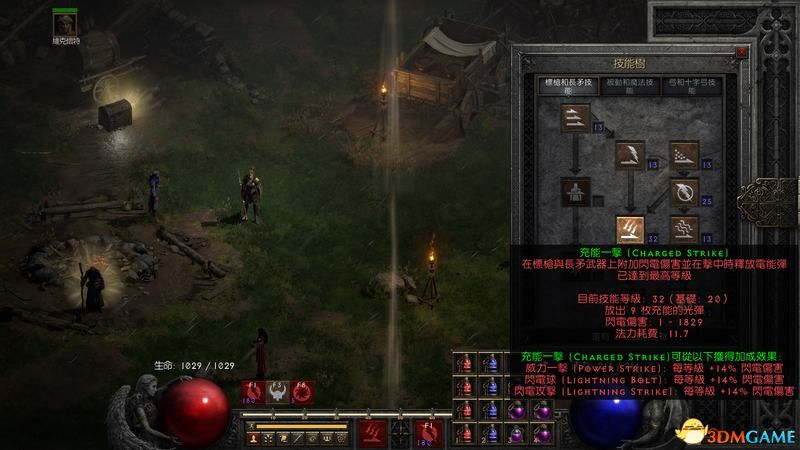Screen dimensions: 800x450
Task: Pick the Power Strike skill node
Action: 631,154
